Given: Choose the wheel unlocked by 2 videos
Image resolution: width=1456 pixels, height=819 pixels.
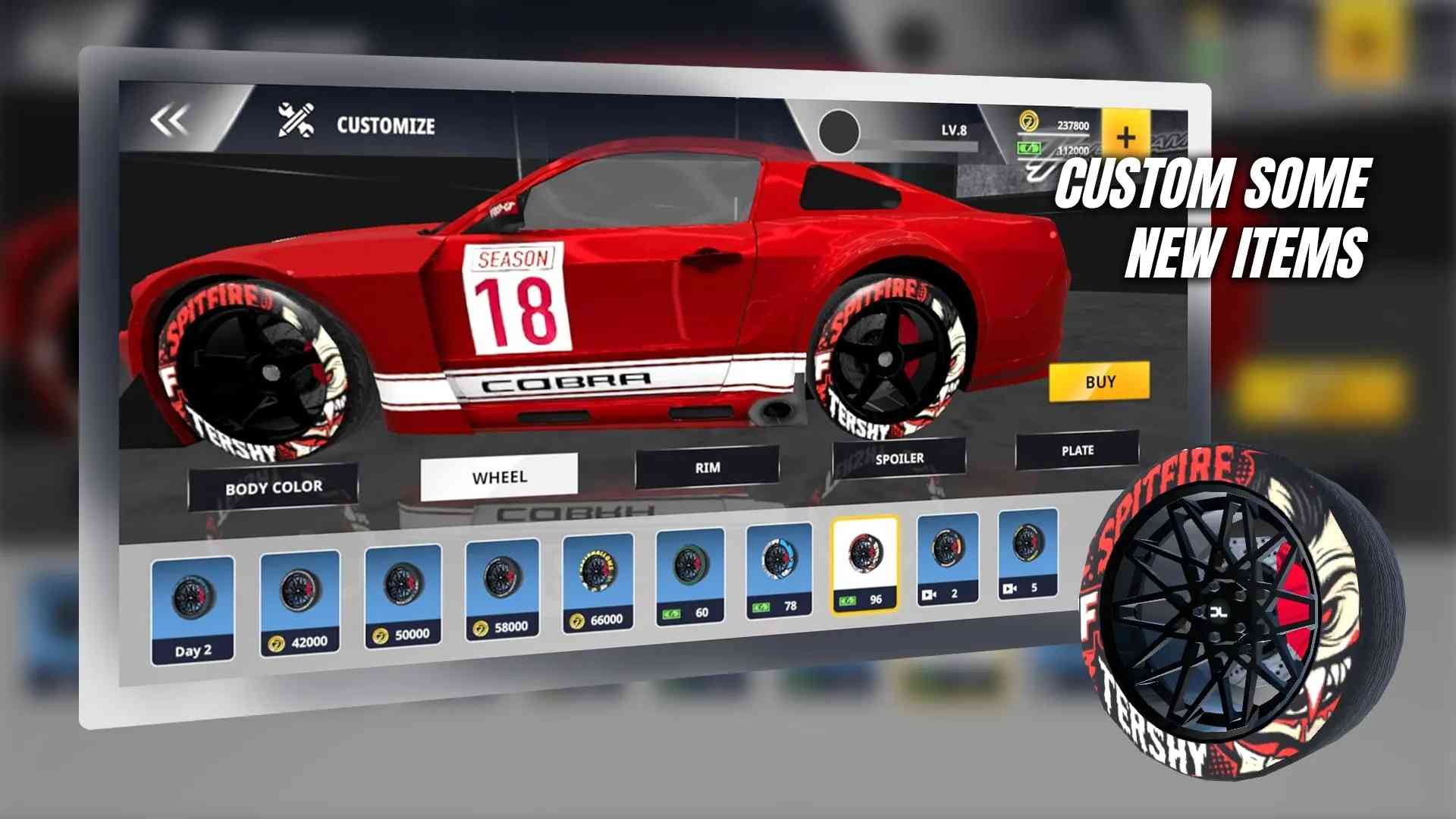Looking at the screenshot, I should tap(947, 557).
